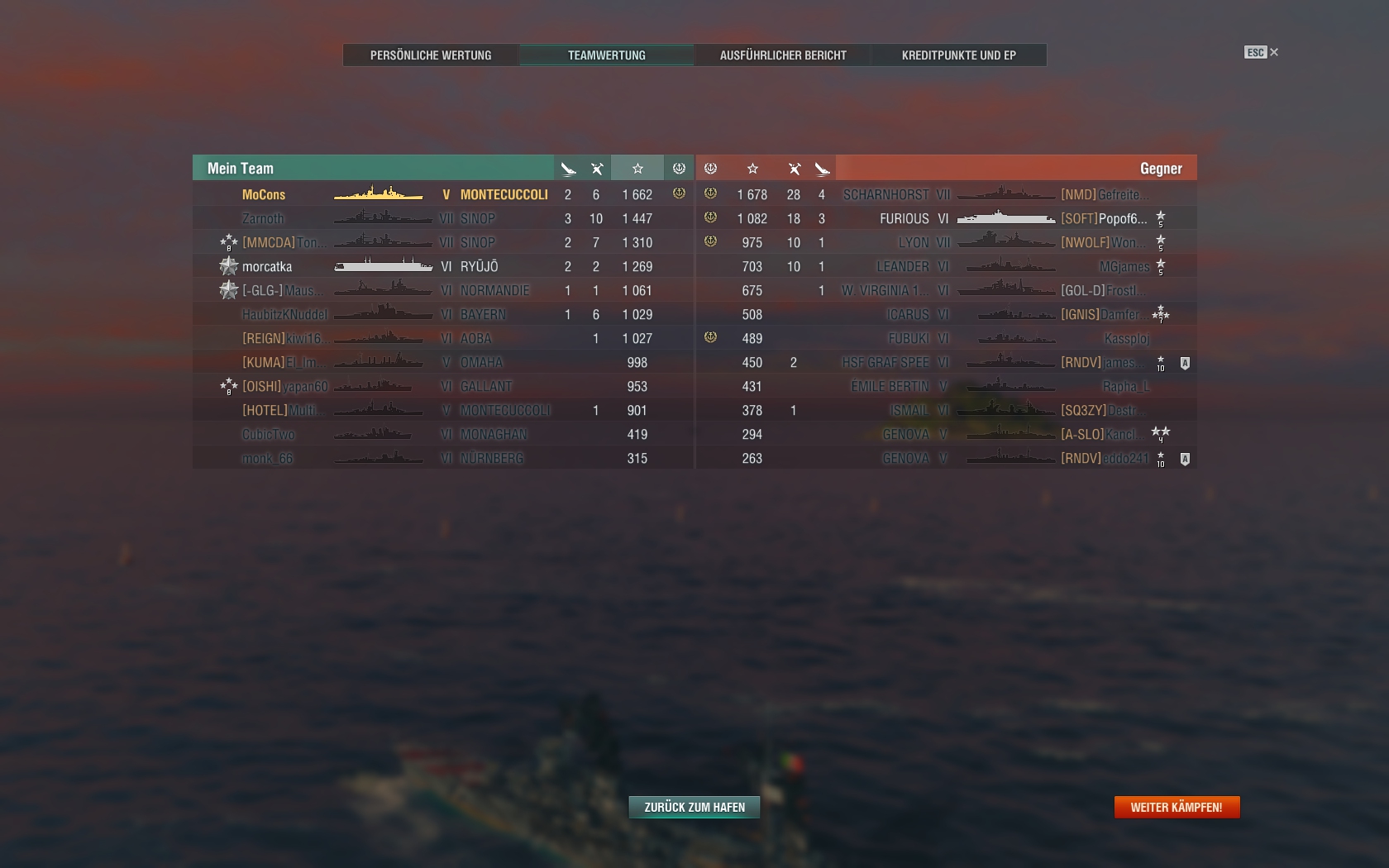1389x868 pixels.
Task: Click the wreath icon next to FUBUKI's 489 score
Action: click(x=709, y=338)
